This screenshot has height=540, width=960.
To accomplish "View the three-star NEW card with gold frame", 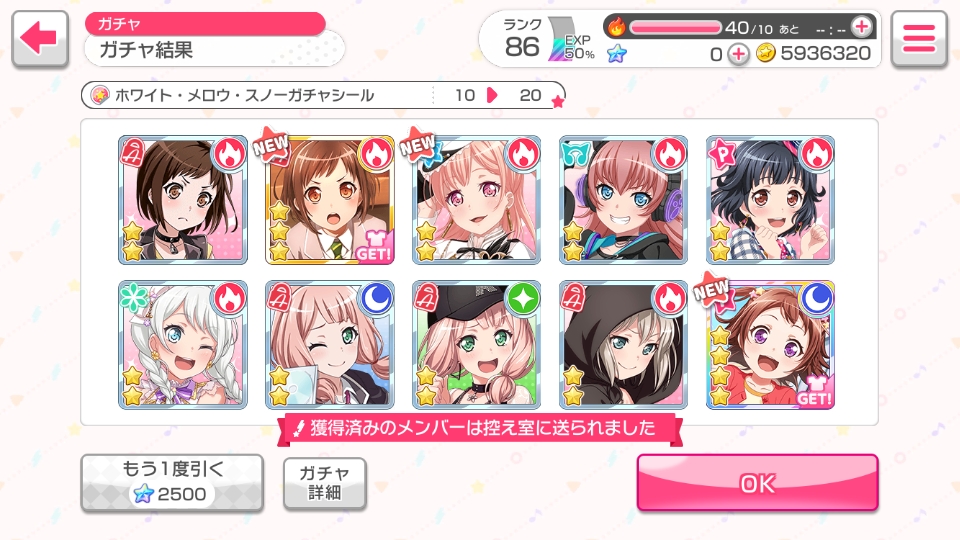I will click(x=329, y=200).
